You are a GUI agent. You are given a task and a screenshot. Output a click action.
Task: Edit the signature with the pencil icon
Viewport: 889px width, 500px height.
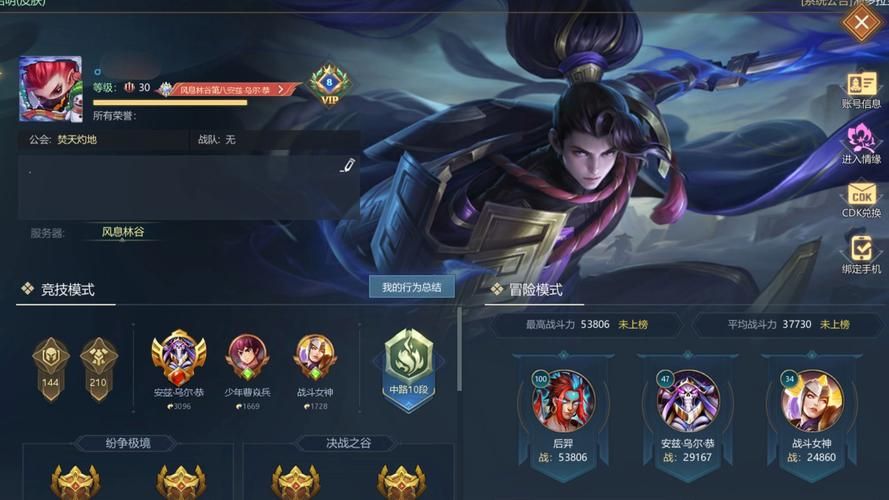(347, 166)
